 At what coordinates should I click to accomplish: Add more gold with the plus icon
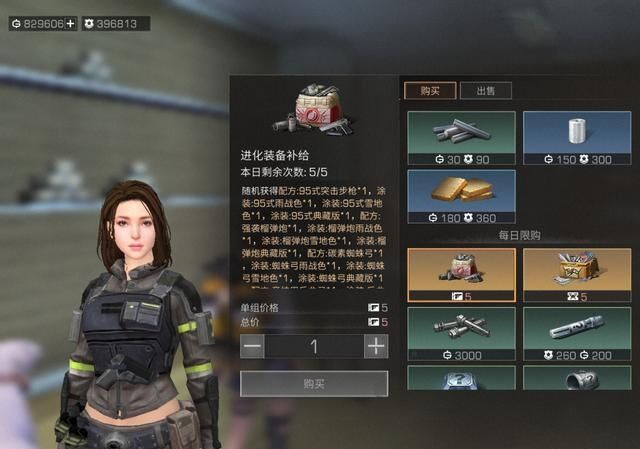71,23
